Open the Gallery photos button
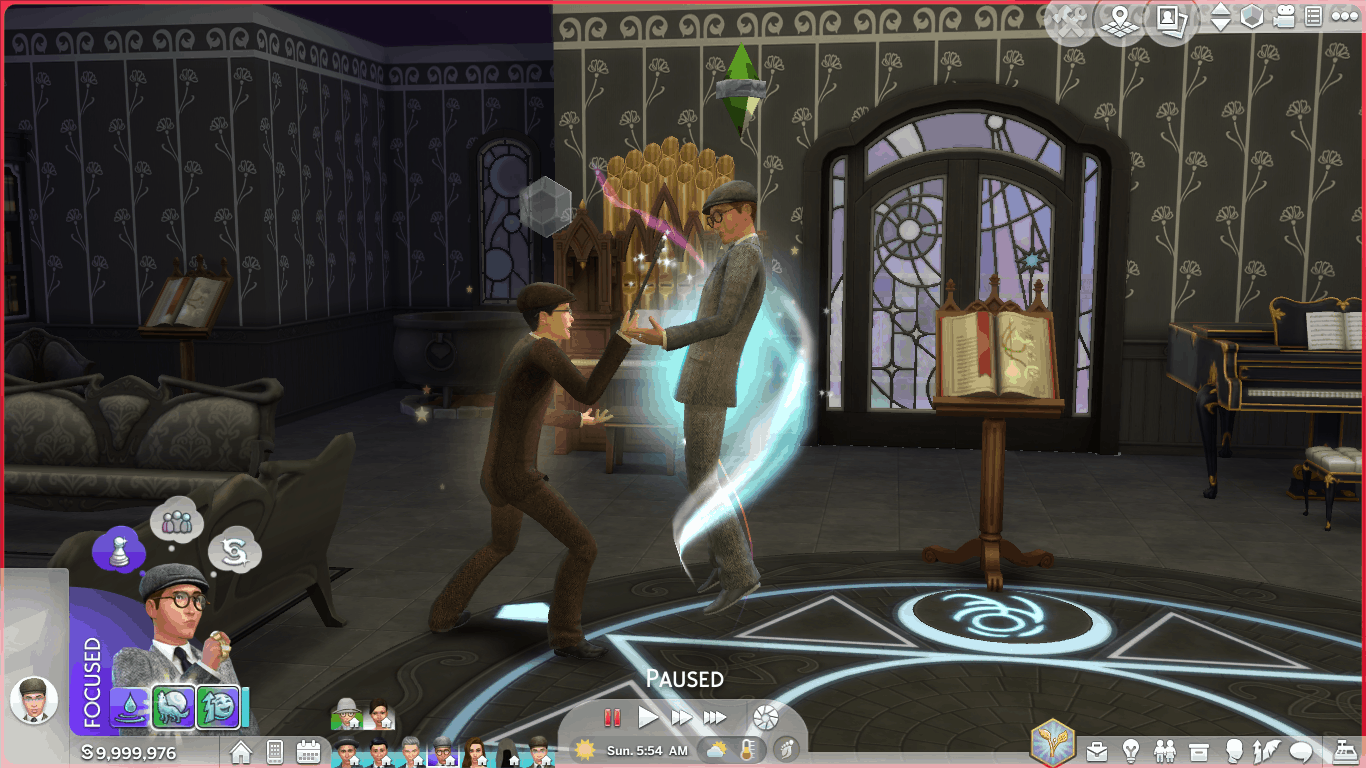 1171,20
